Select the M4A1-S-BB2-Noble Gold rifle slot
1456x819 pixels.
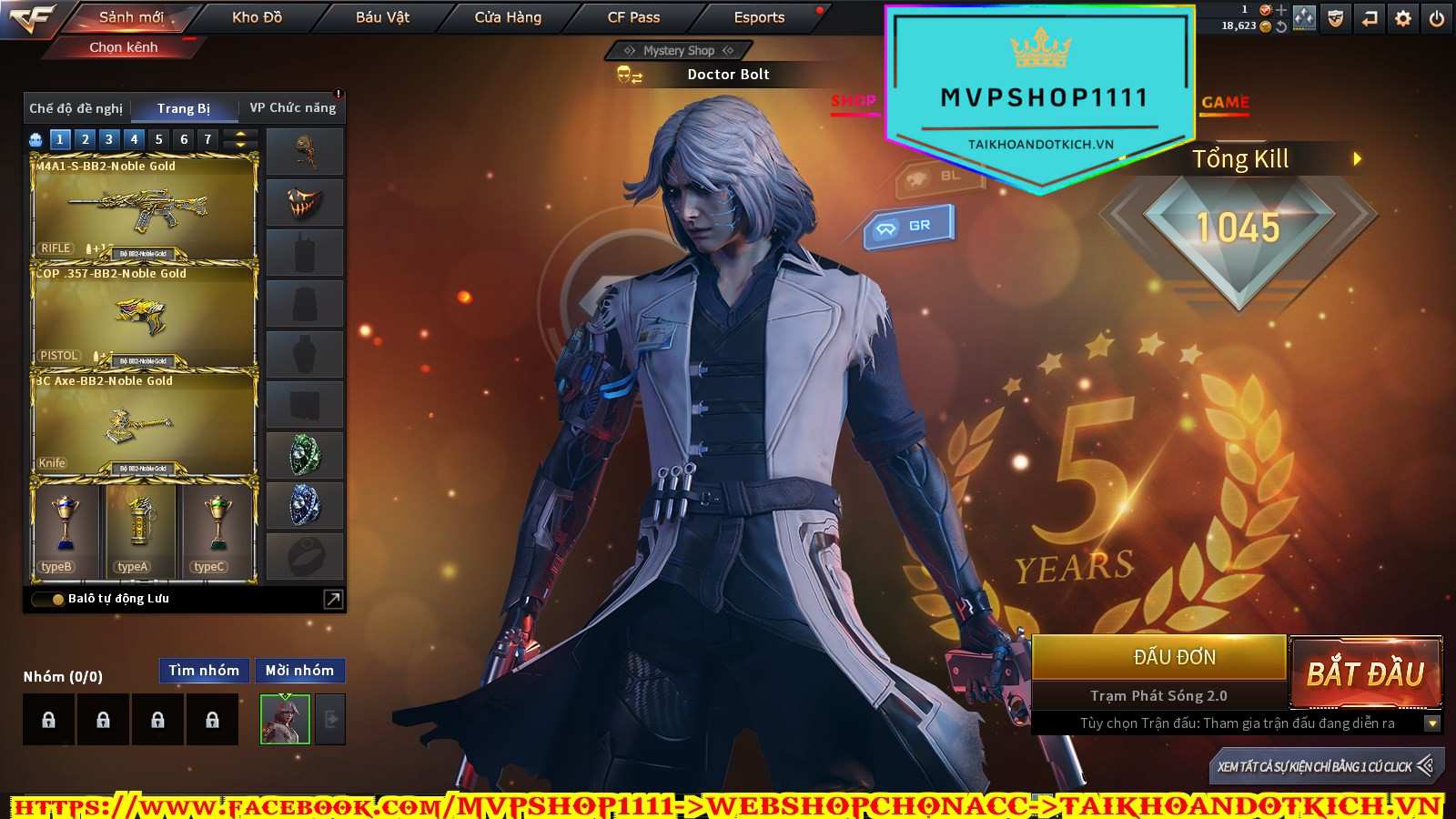coord(144,209)
